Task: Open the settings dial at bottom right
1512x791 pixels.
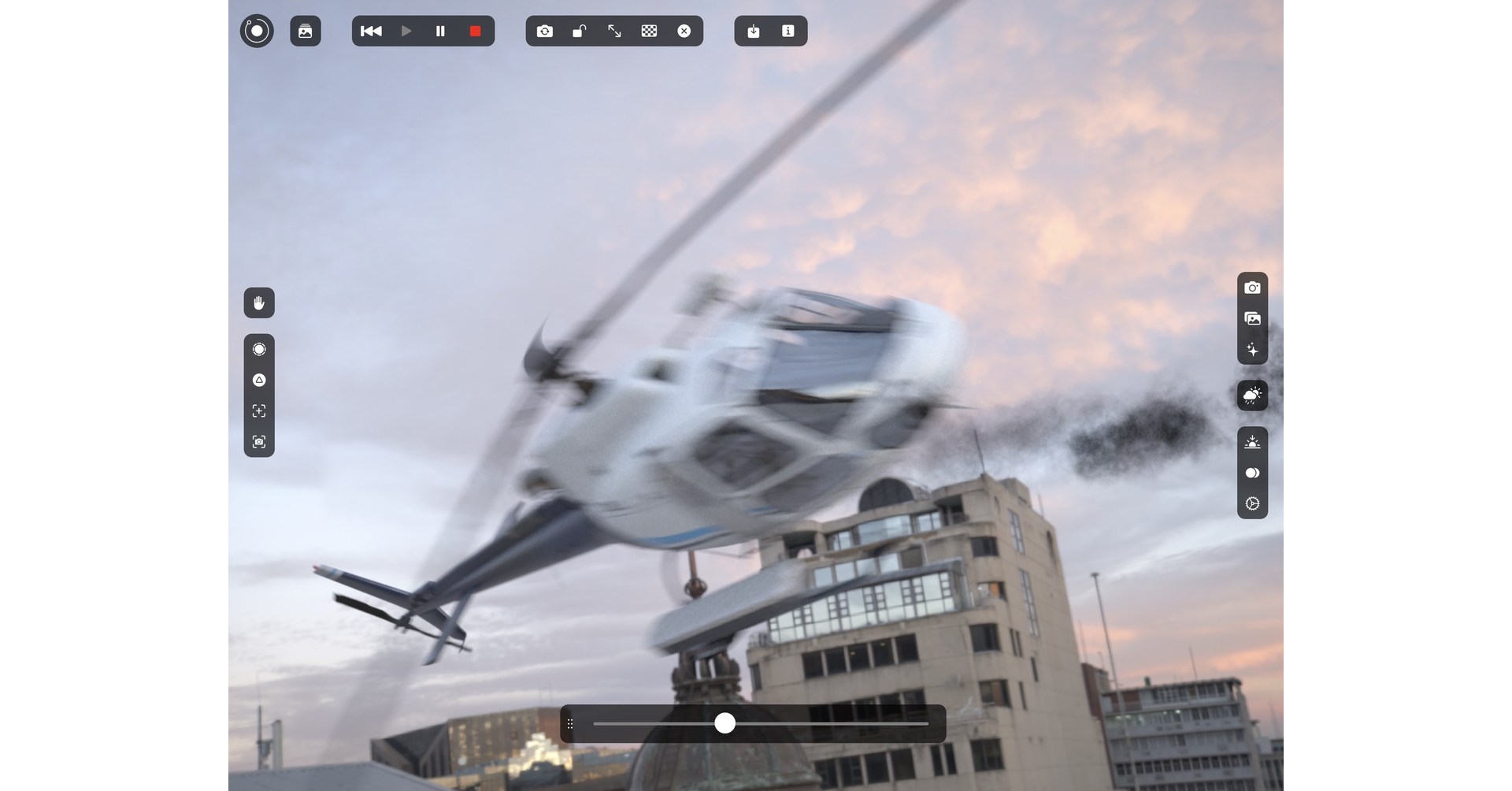Action: click(1252, 503)
